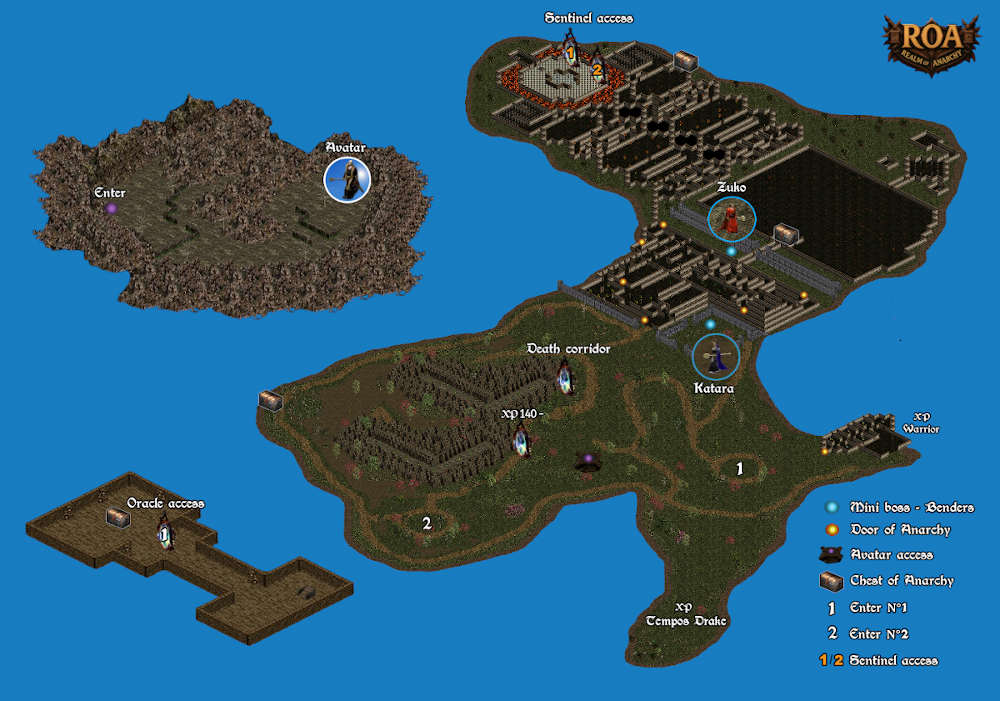Image resolution: width=1000 pixels, height=701 pixels.
Task: Choose Katara's mini boss portrait
Action: 716,357
